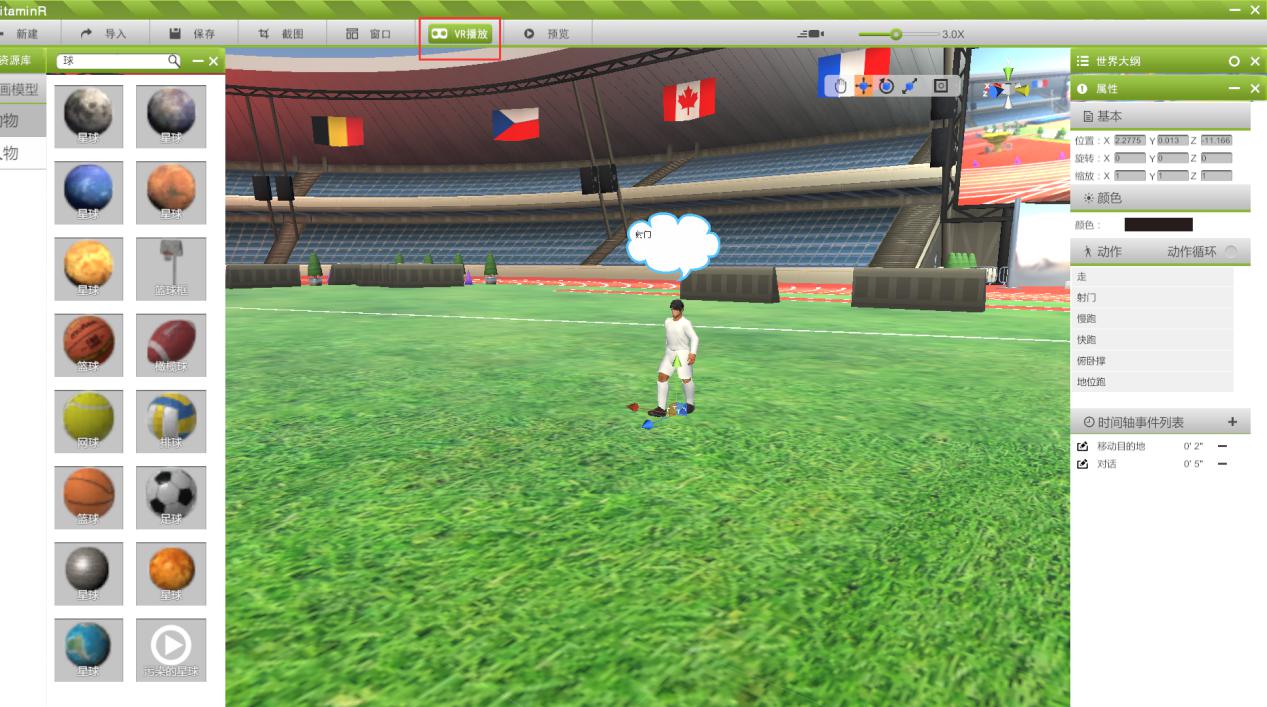
Task: Choose the volleyball (排球) thumbnail
Action: (x=171, y=421)
